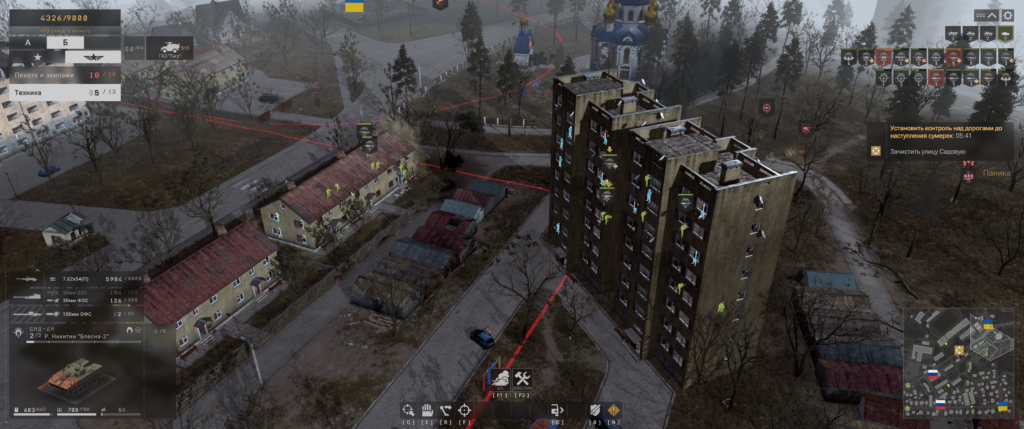Open the Пехота и экипажи category
This screenshot has height=429, width=1024.
coord(62,75)
